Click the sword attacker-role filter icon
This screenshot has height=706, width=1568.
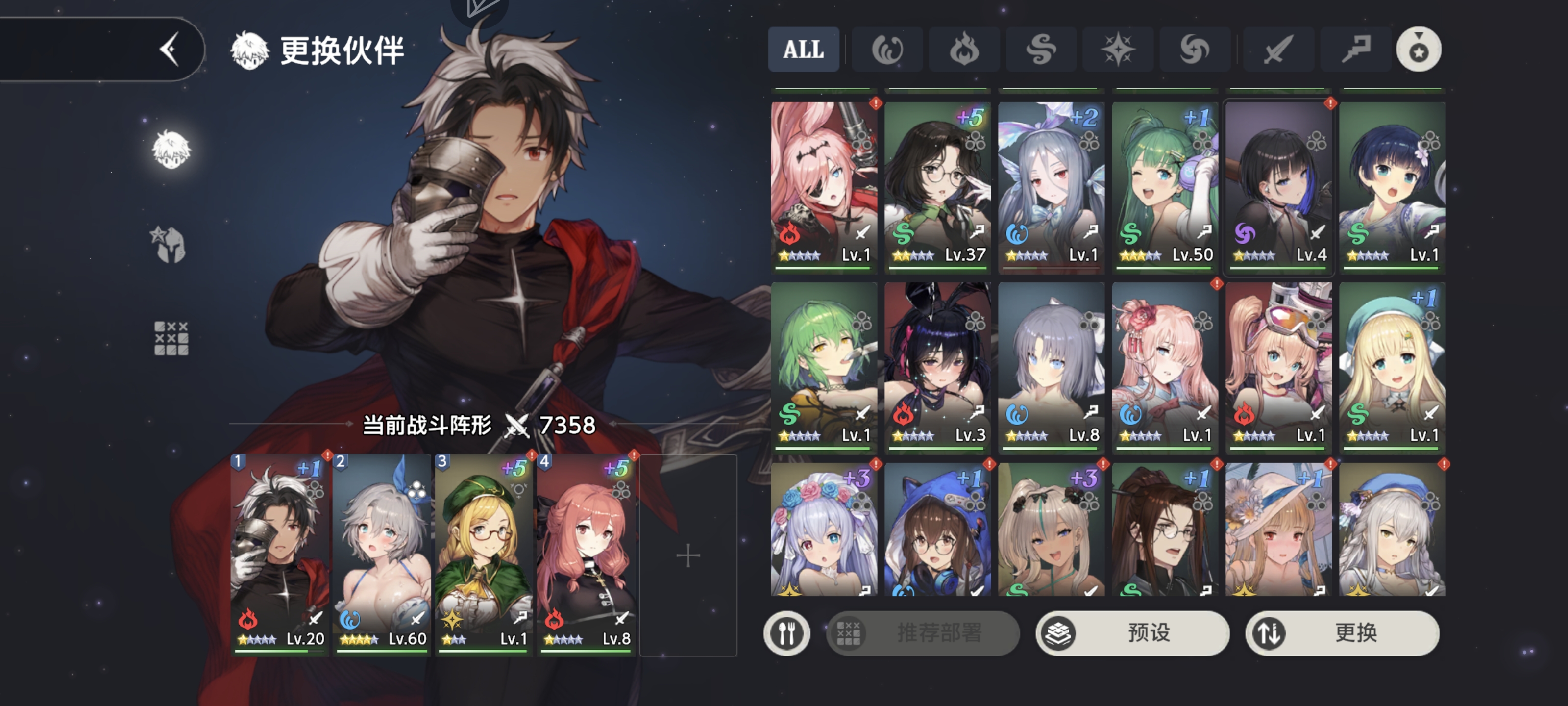point(1278,50)
